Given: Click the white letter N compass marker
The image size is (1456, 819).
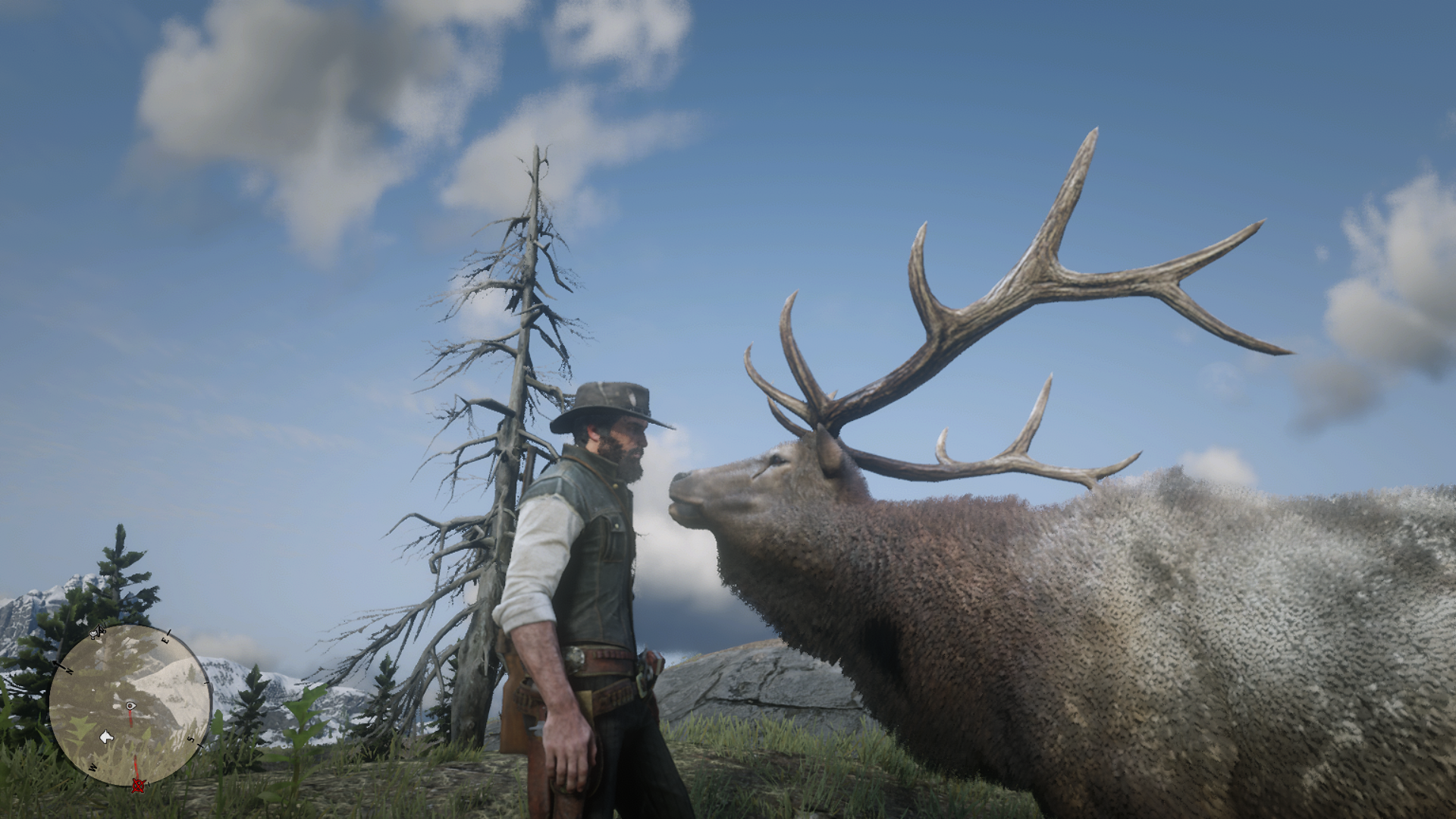Looking at the screenshot, I should [x=70, y=670].
